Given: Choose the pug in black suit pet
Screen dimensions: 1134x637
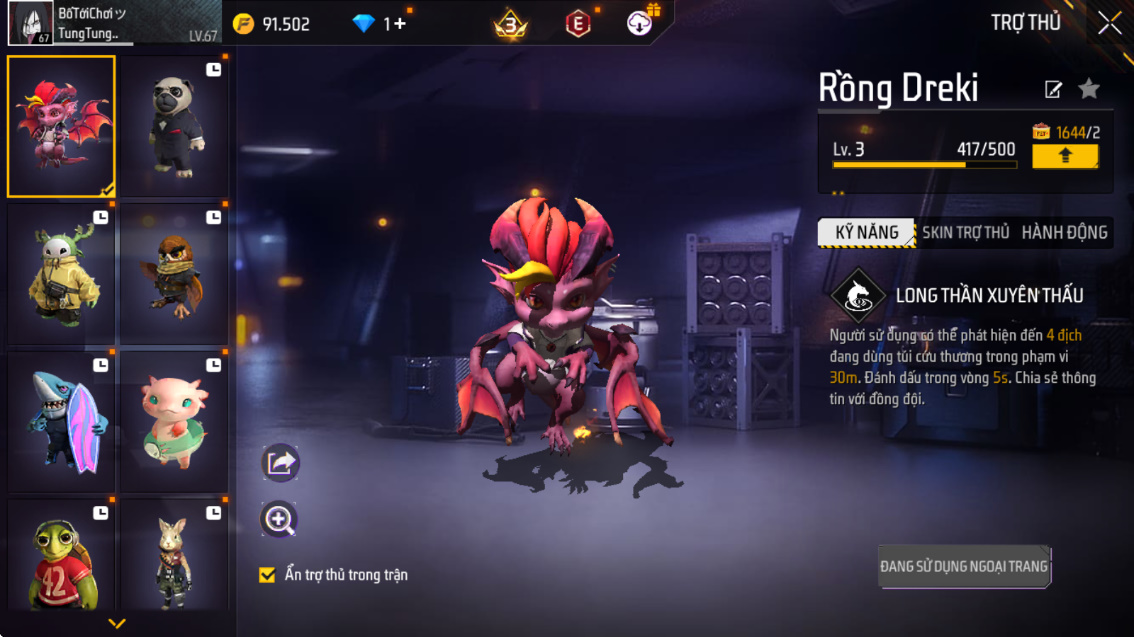Looking at the screenshot, I should click(174, 126).
